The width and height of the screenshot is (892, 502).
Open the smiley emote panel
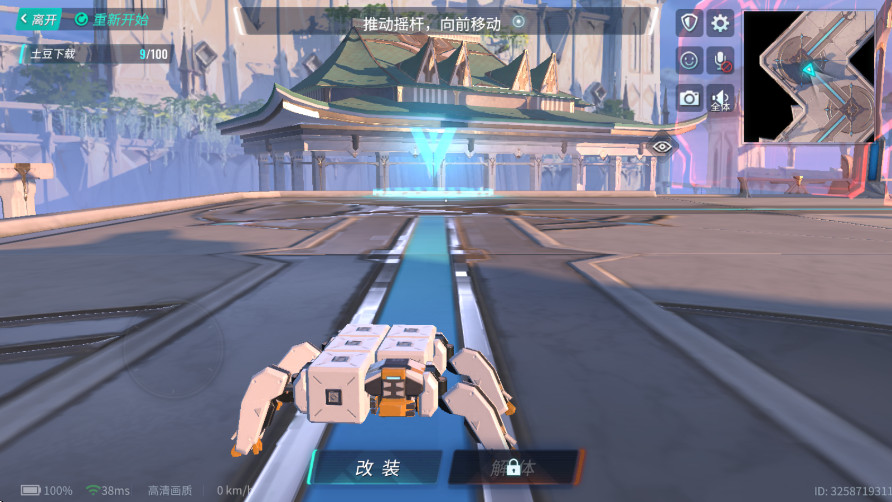tap(688, 60)
